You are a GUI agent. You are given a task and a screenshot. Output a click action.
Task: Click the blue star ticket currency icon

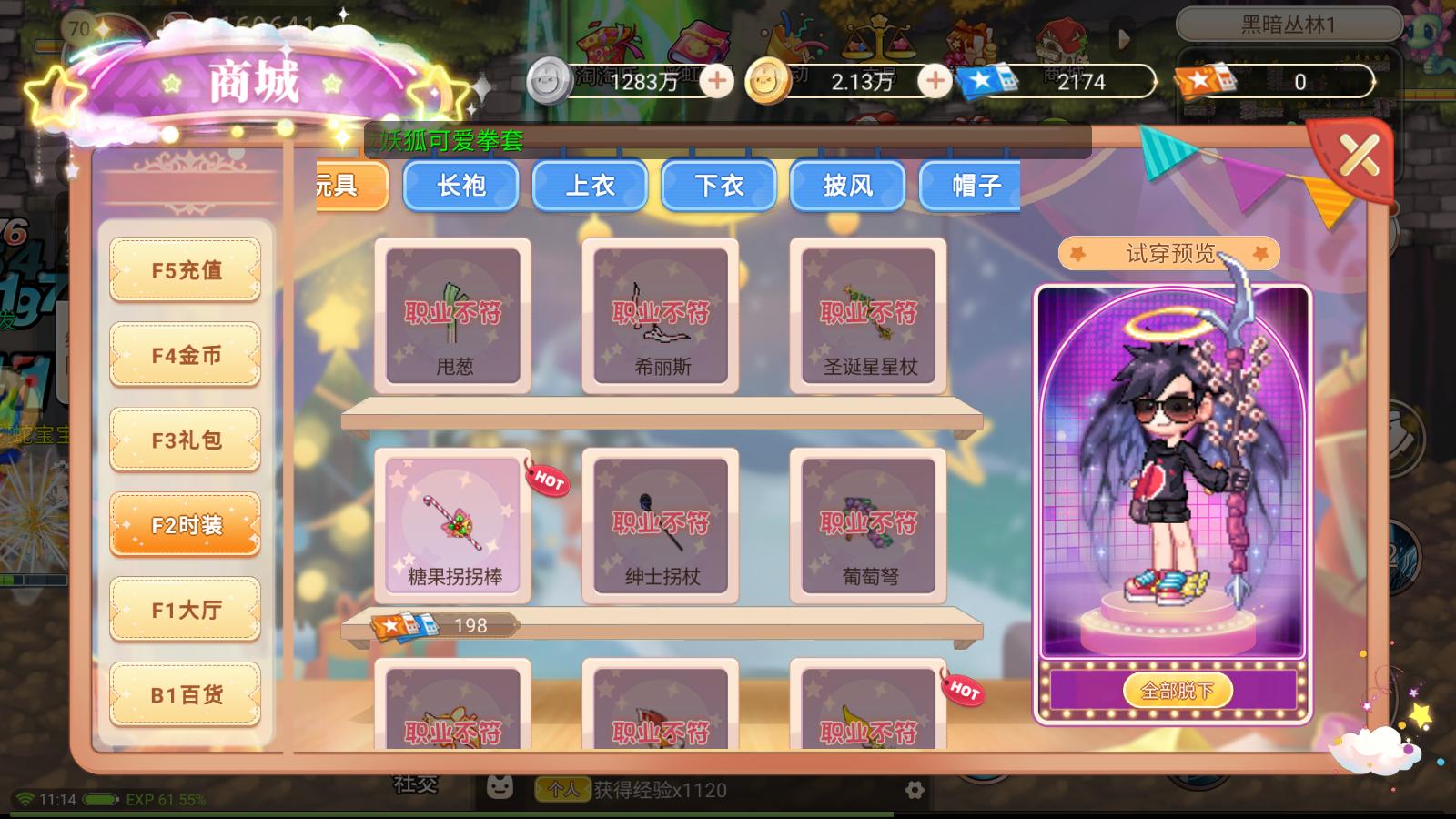pyautogui.click(x=986, y=82)
